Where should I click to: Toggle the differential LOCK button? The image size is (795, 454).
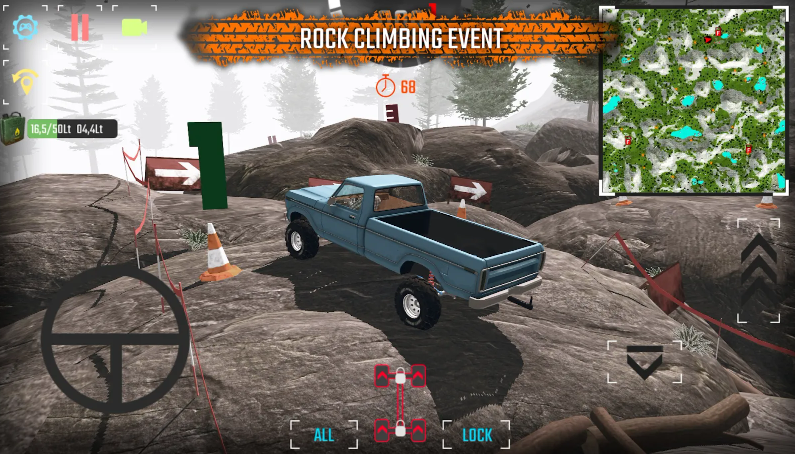[x=477, y=435]
